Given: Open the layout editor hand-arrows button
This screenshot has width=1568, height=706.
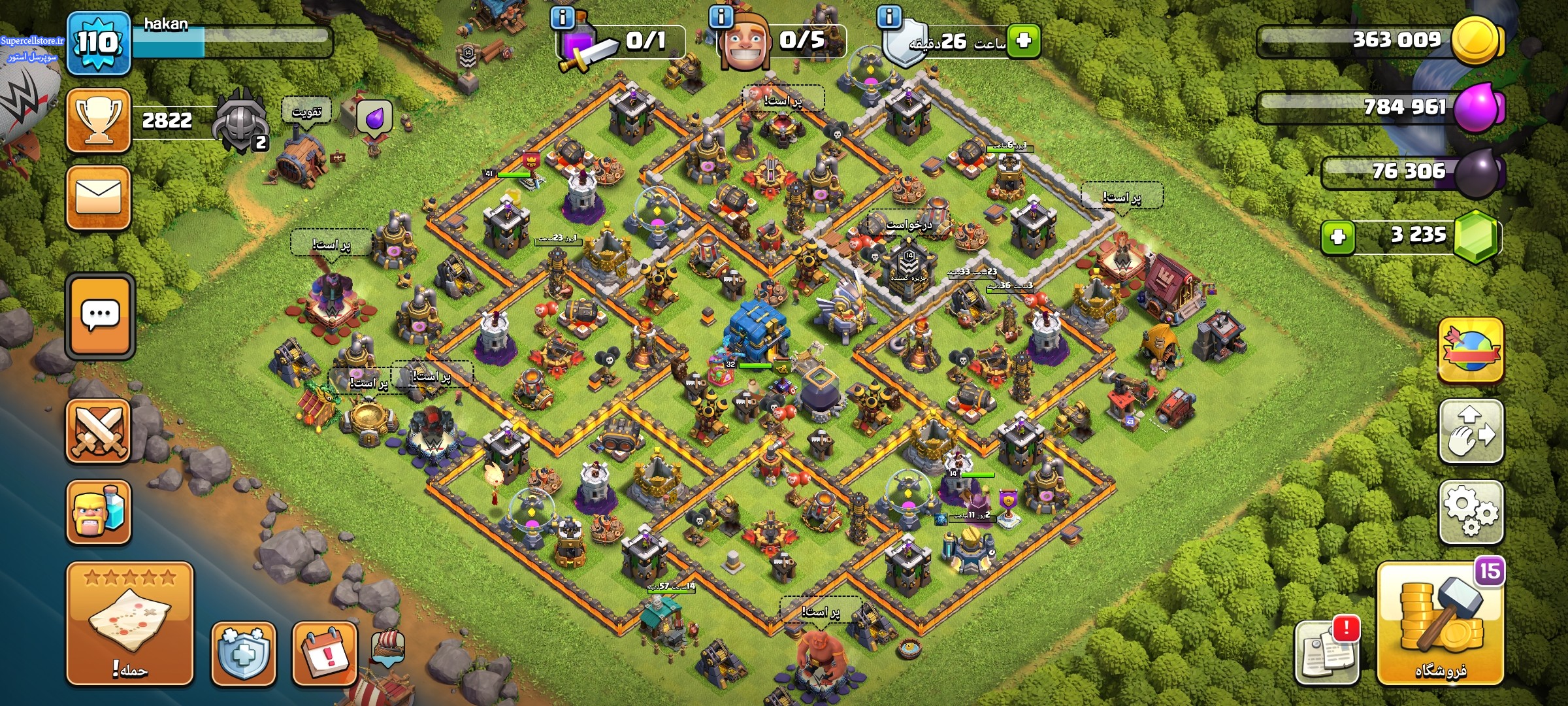Looking at the screenshot, I should (1471, 431).
